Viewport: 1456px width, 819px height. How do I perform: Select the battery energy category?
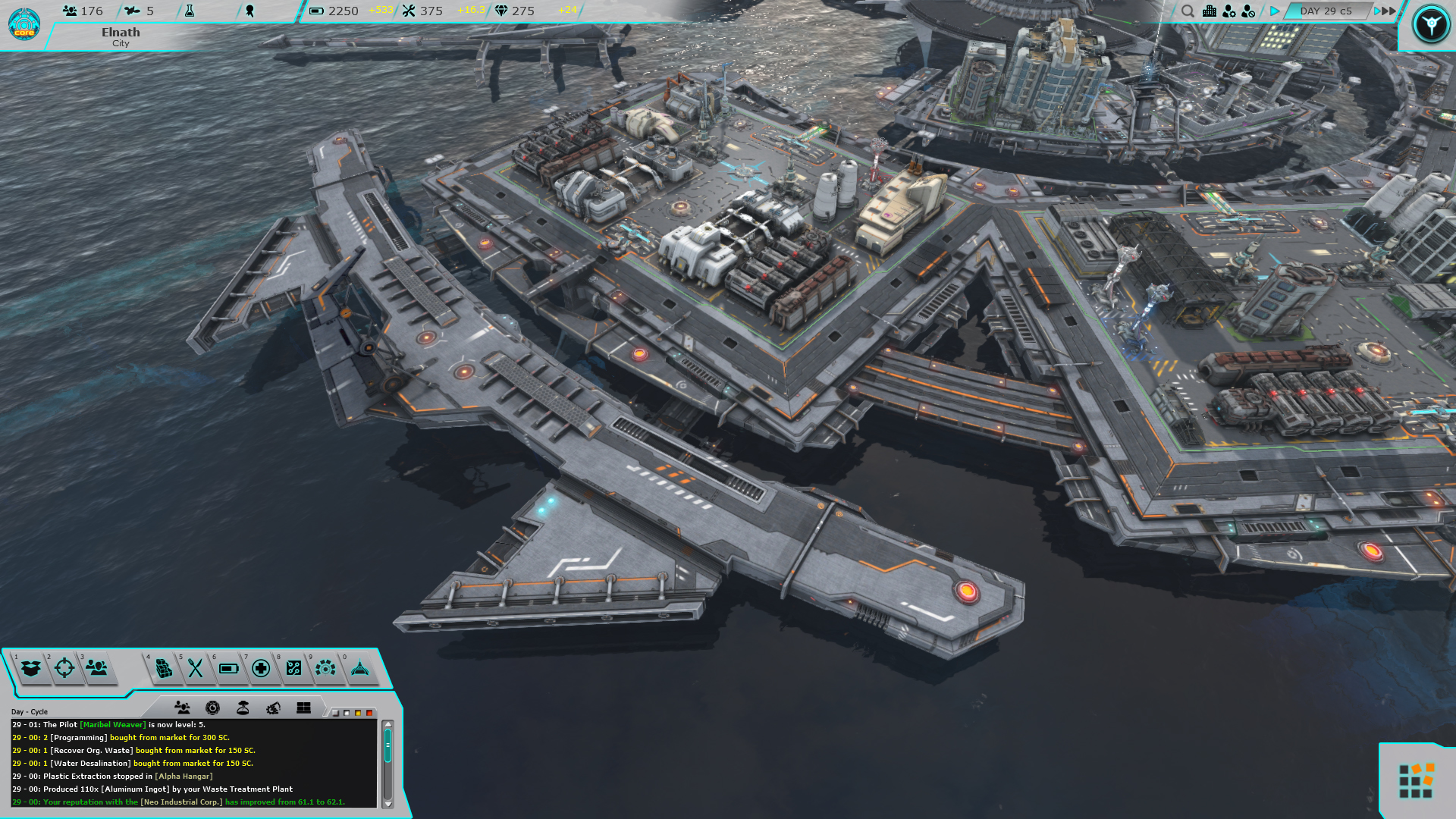tap(228, 668)
